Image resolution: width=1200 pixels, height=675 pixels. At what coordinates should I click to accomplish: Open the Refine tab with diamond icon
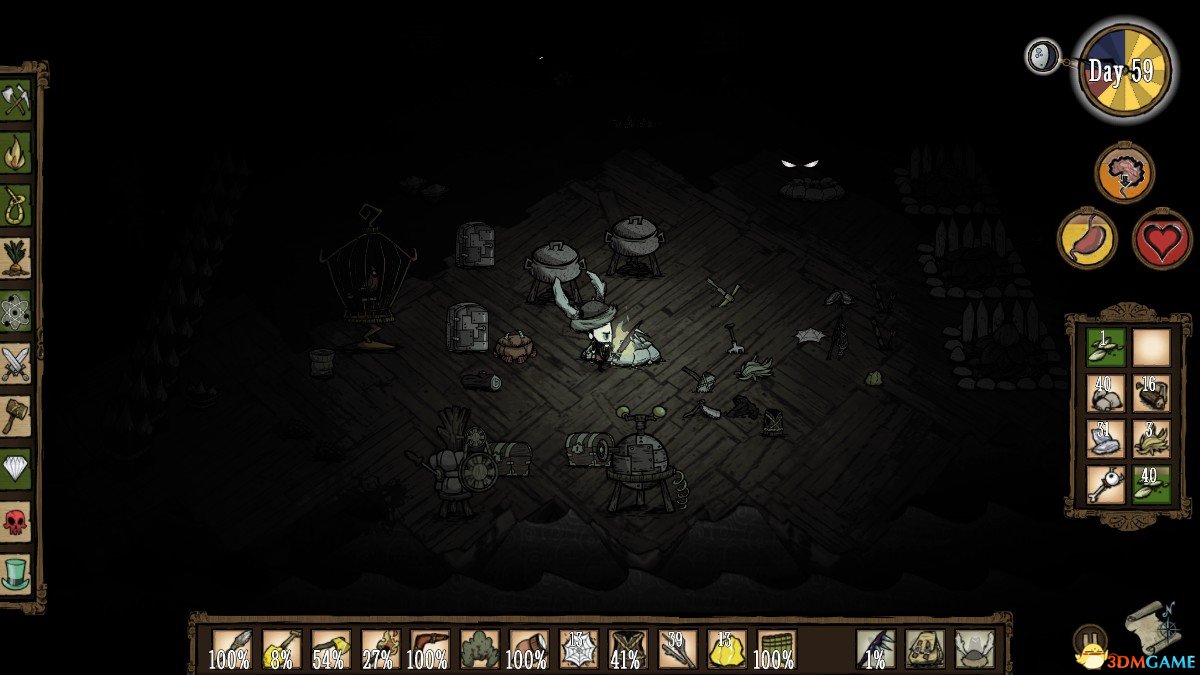point(16,467)
